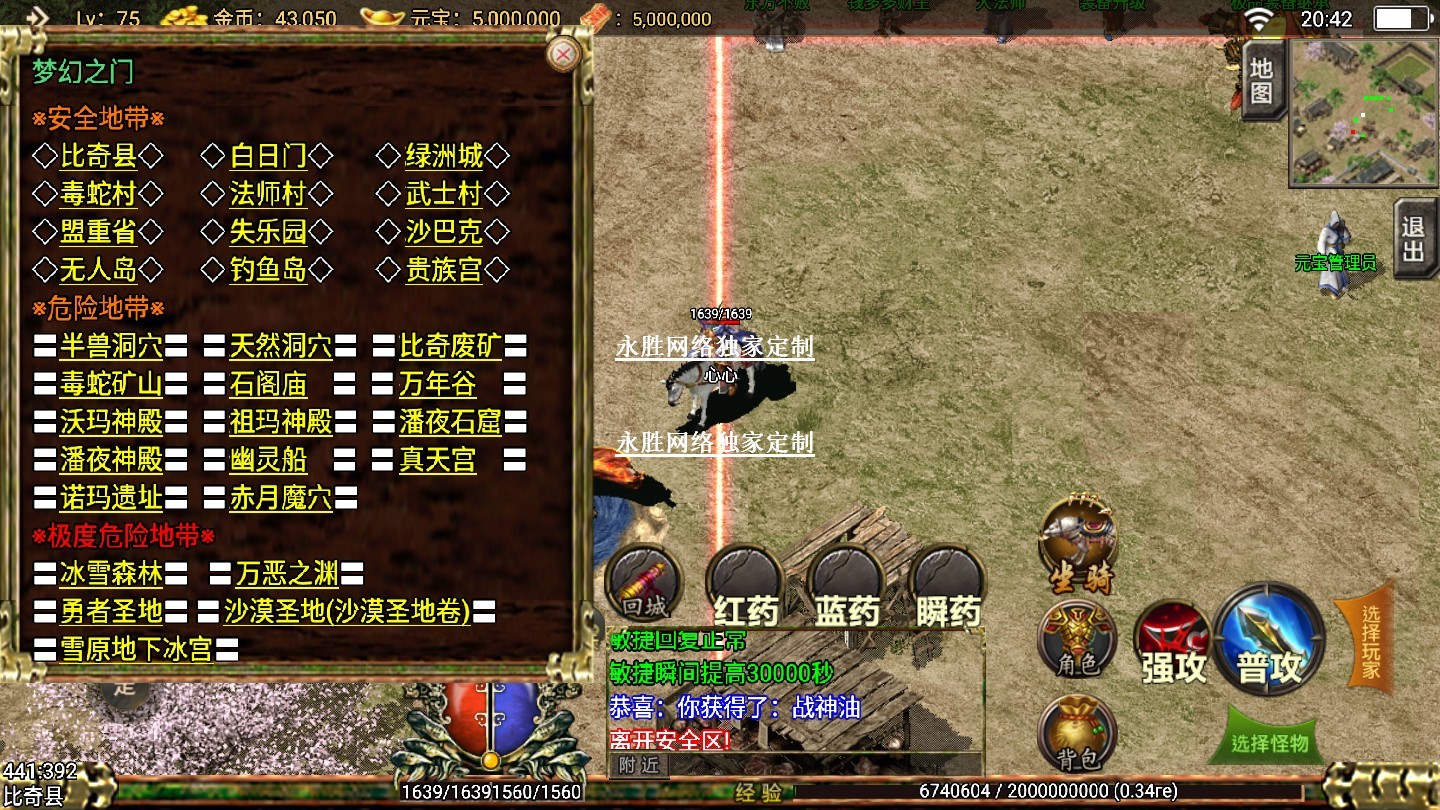Select 沙巴克 in the safe zone list
The image size is (1440, 810).
[443, 232]
